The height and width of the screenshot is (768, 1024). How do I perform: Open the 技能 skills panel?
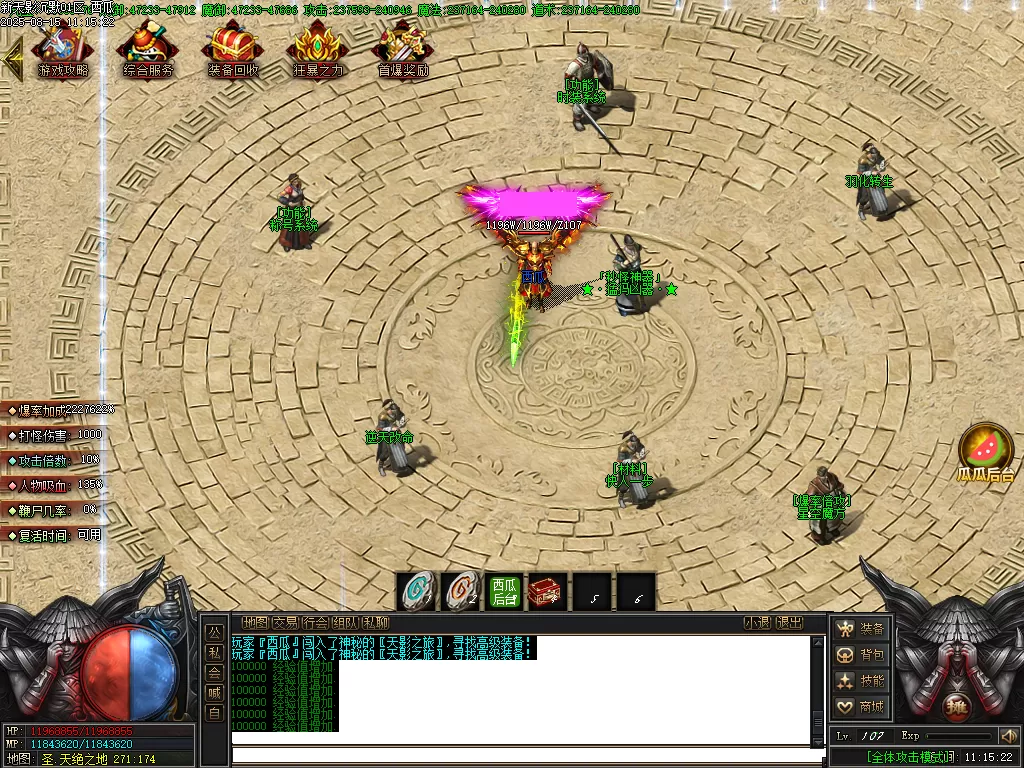click(x=861, y=681)
